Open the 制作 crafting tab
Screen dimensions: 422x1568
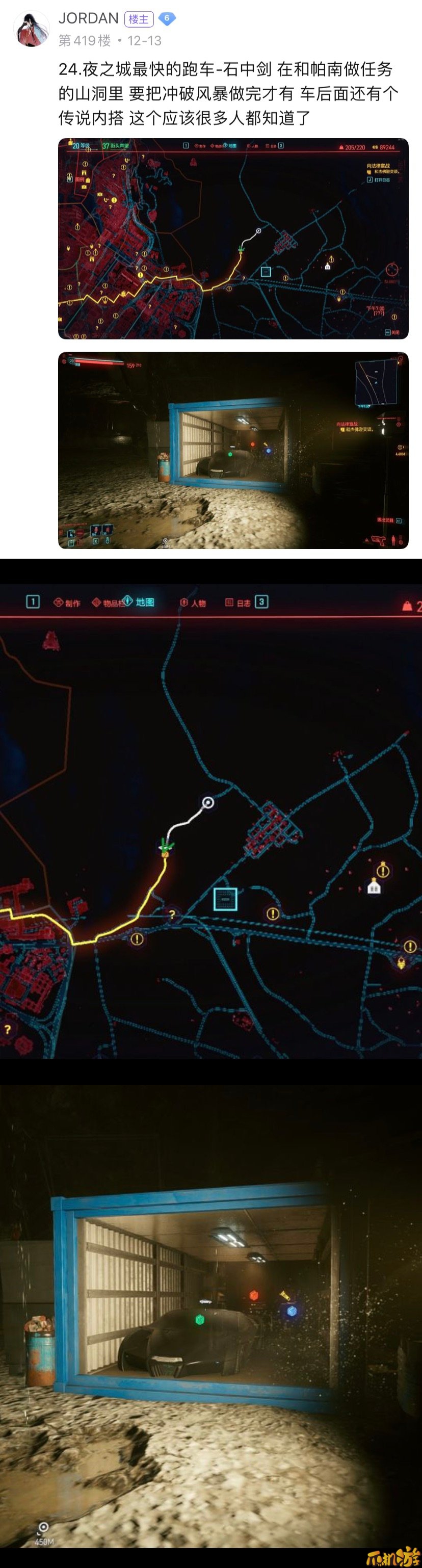click(67, 603)
